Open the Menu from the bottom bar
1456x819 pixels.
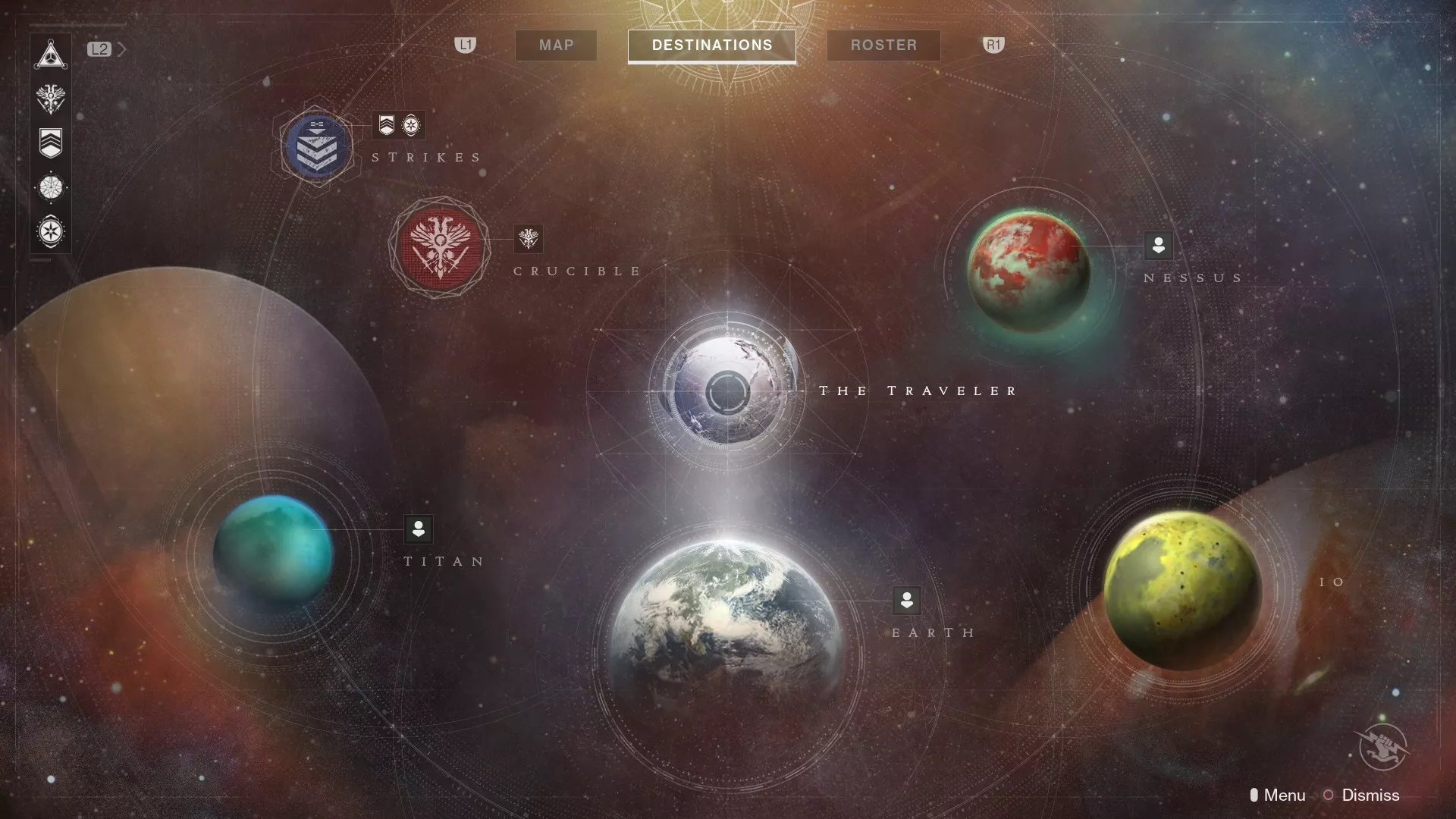pos(1283,795)
